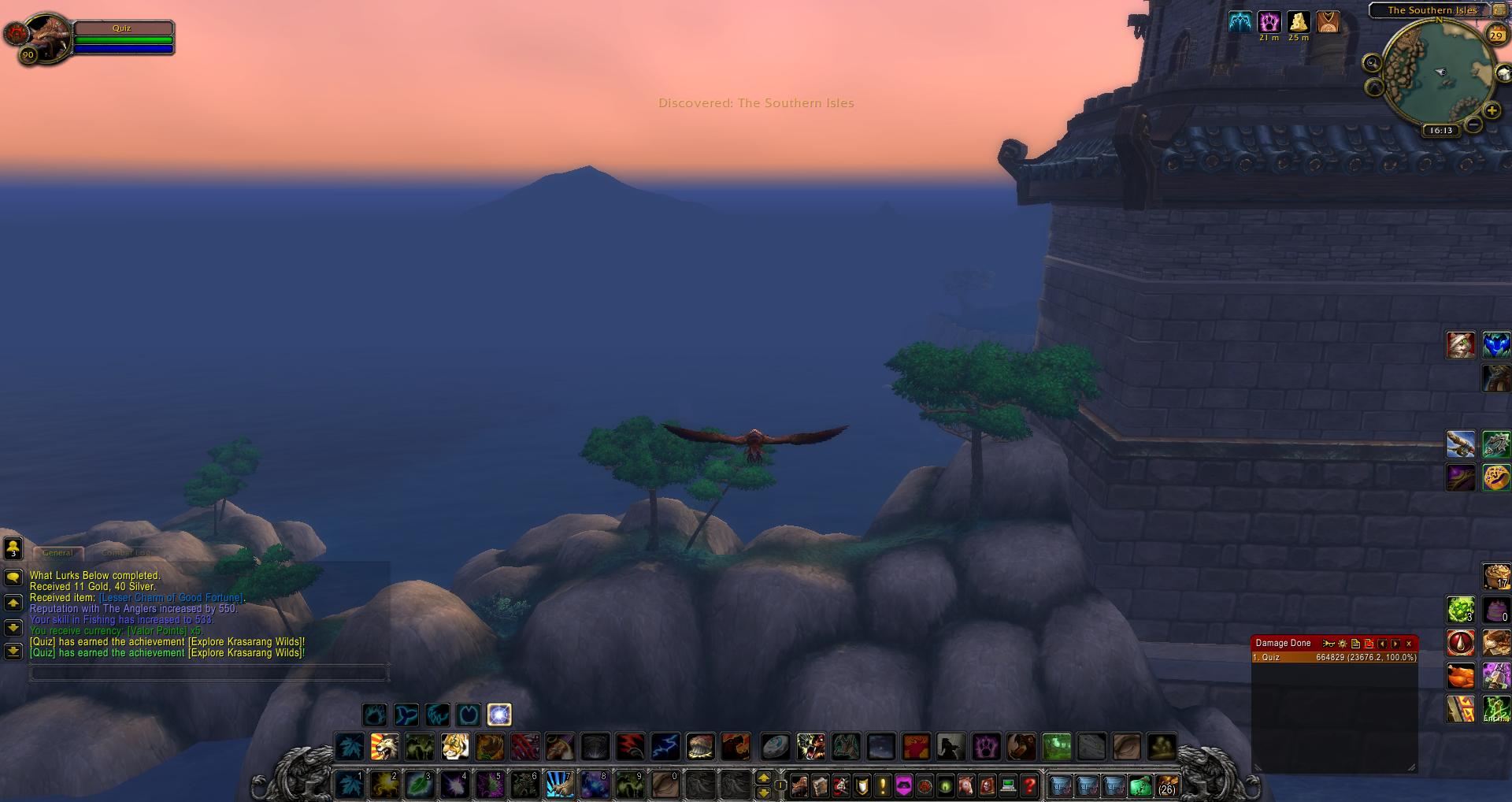Click action bar page up arrow
Viewport: 1512px width, 802px height.
pyautogui.click(x=763, y=778)
